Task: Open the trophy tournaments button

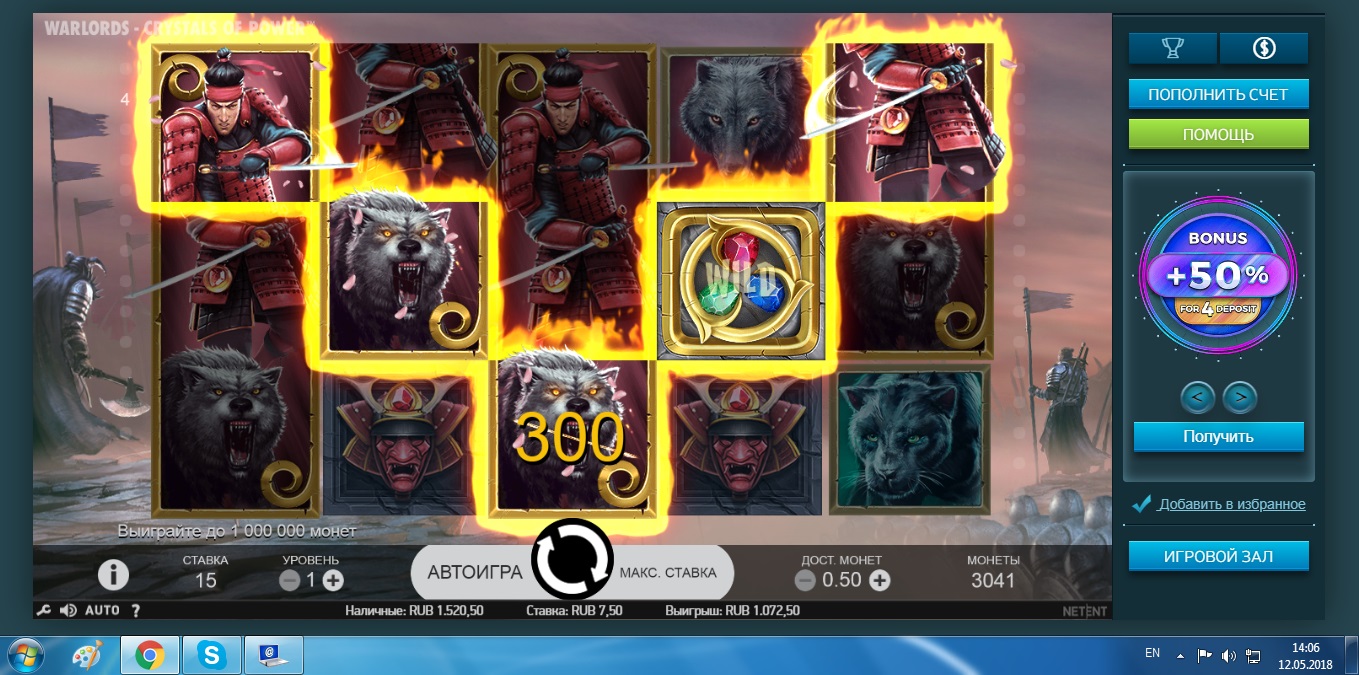Action: [x=1172, y=47]
